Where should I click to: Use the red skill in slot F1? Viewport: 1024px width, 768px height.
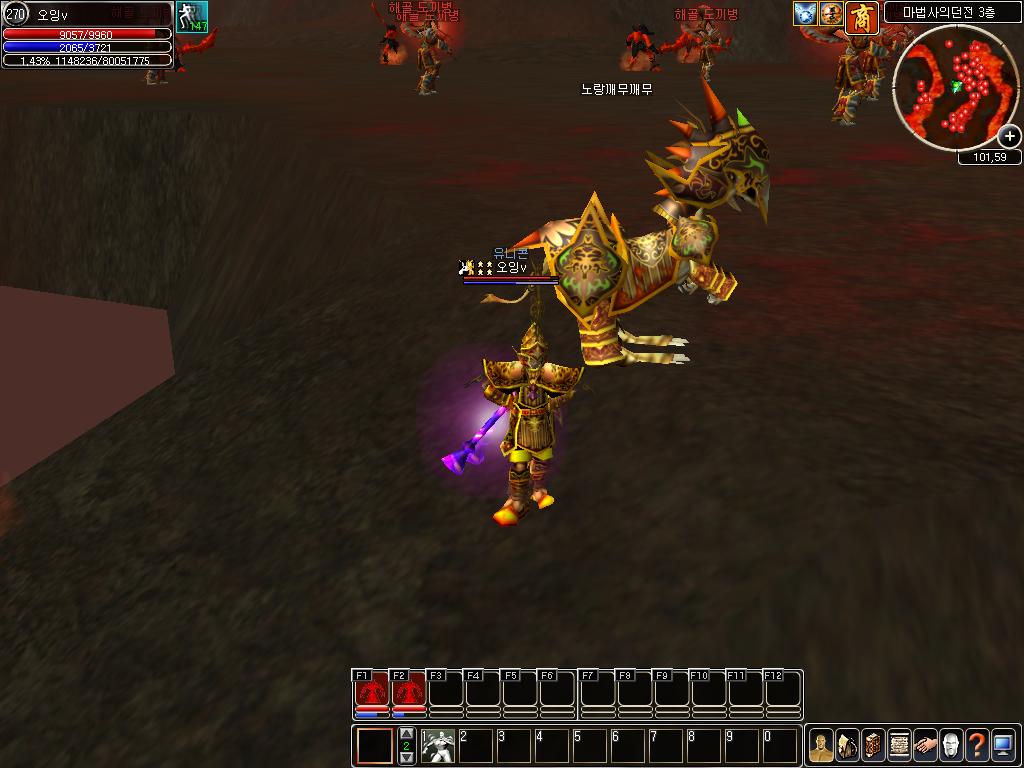point(371,692)
